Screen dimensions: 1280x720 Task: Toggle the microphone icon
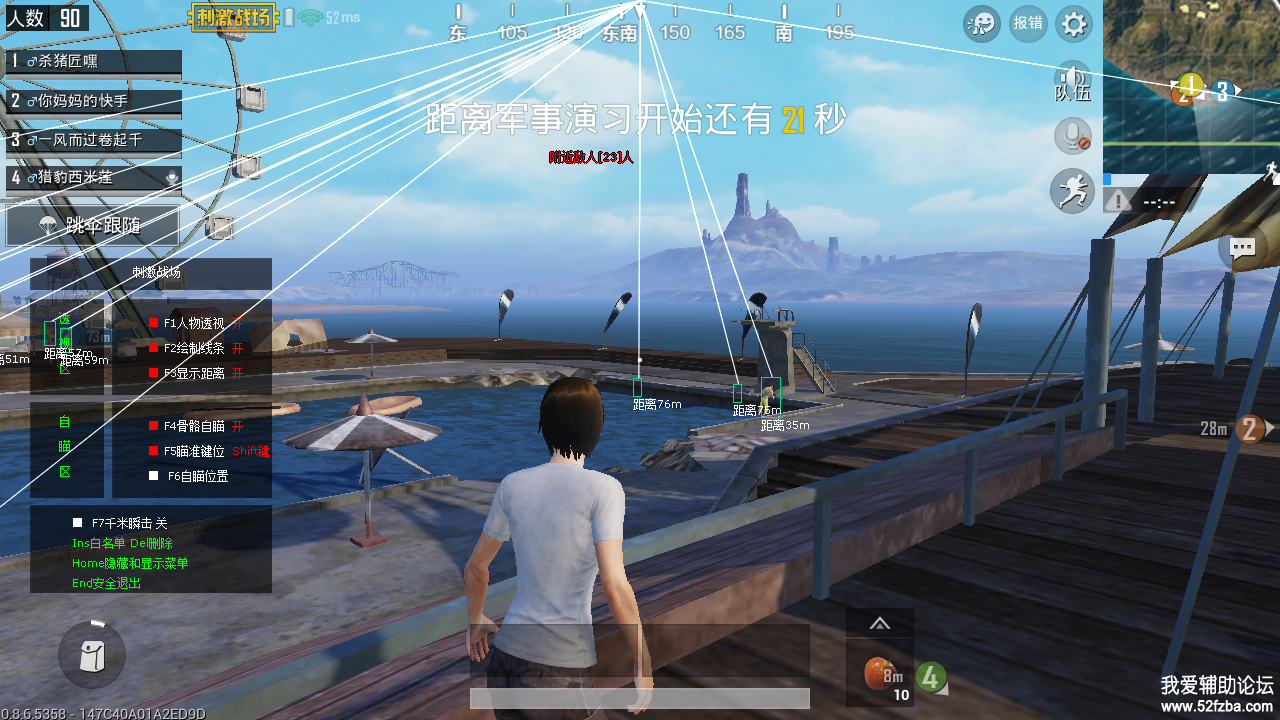pos(1073,136)
